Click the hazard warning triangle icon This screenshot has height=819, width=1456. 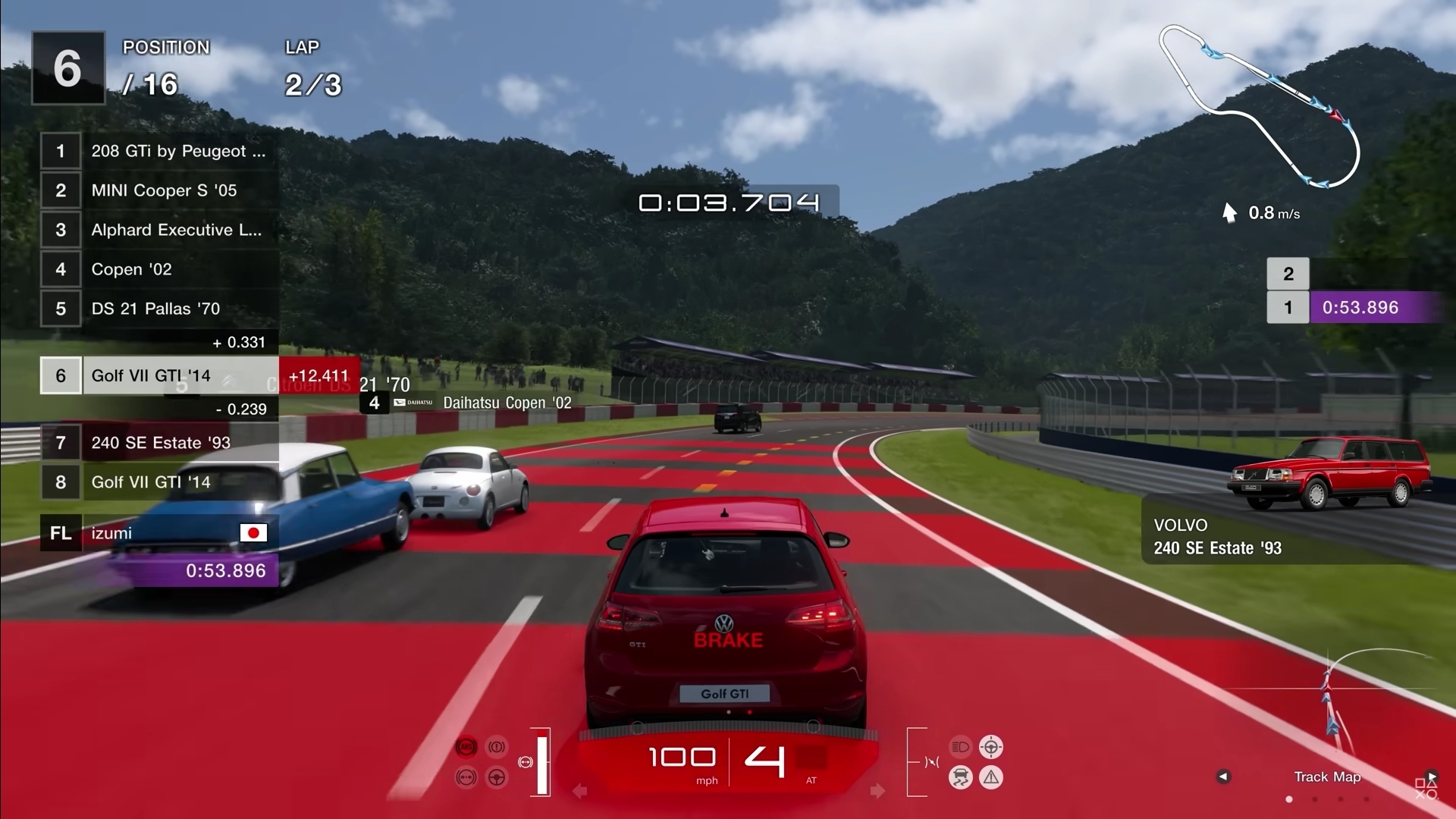(x=993, y=777)
